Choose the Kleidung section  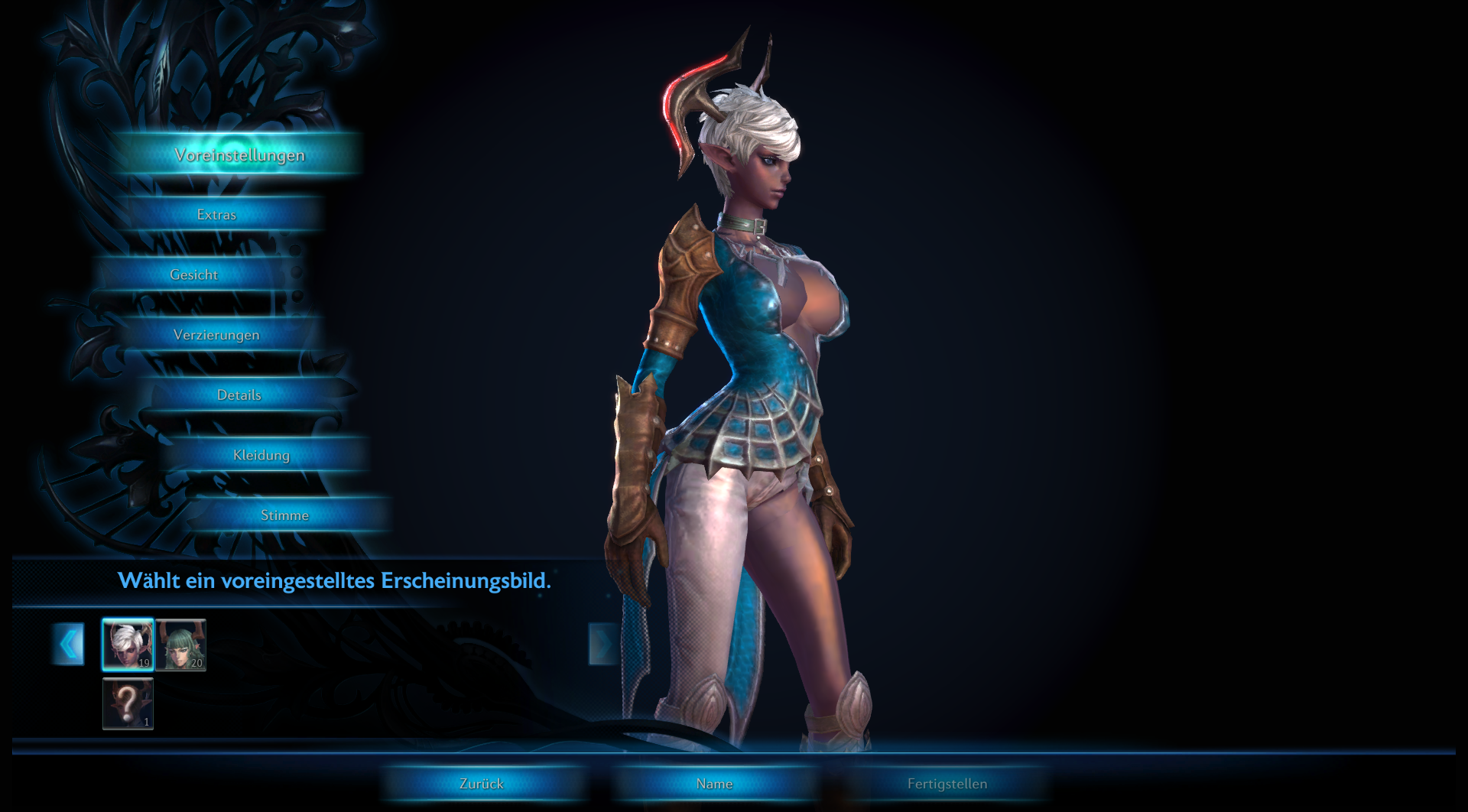pyautogui.click(x=261, y=456)
